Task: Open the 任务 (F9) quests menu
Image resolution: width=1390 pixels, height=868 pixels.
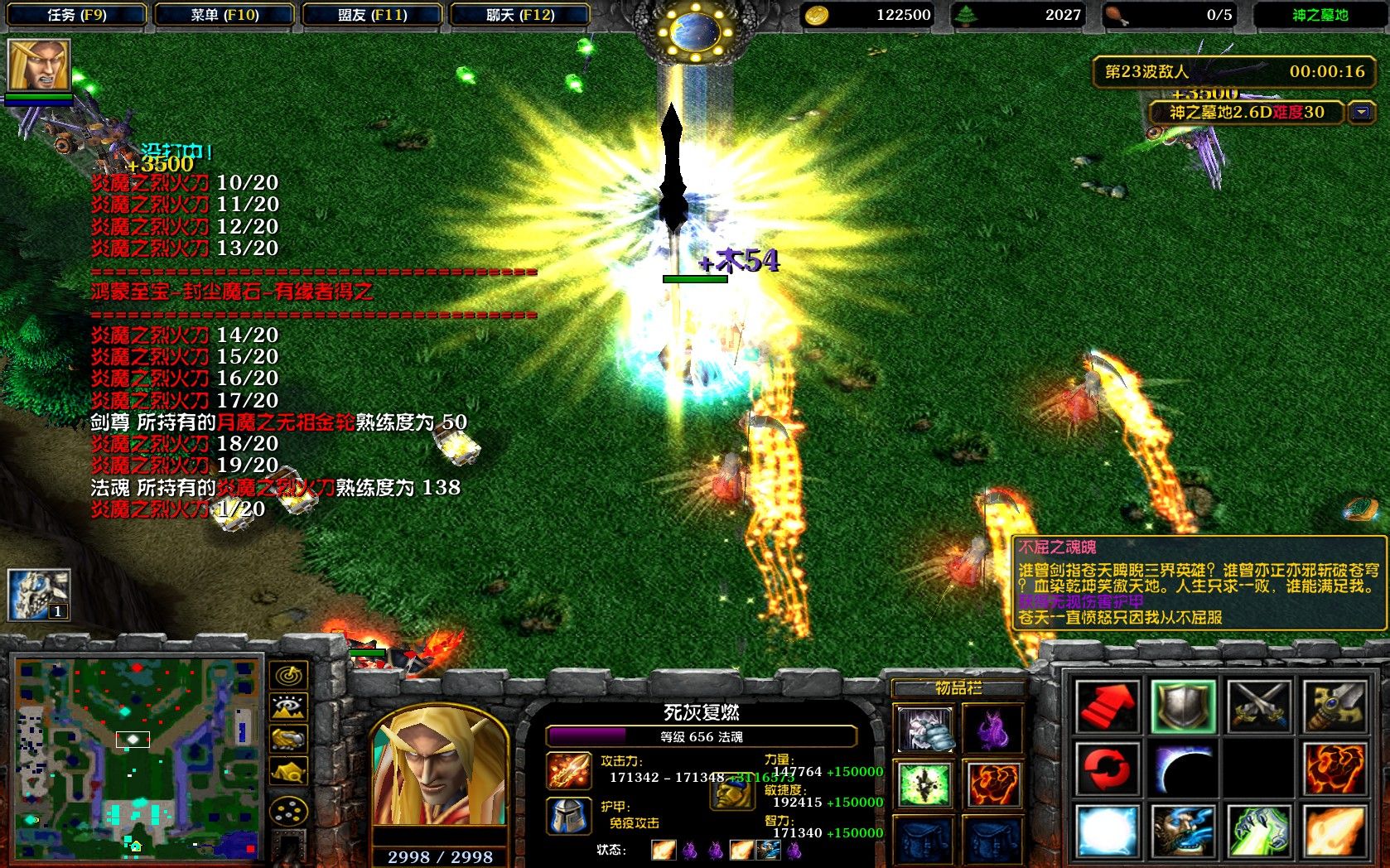Action: (x=76, y=15)
